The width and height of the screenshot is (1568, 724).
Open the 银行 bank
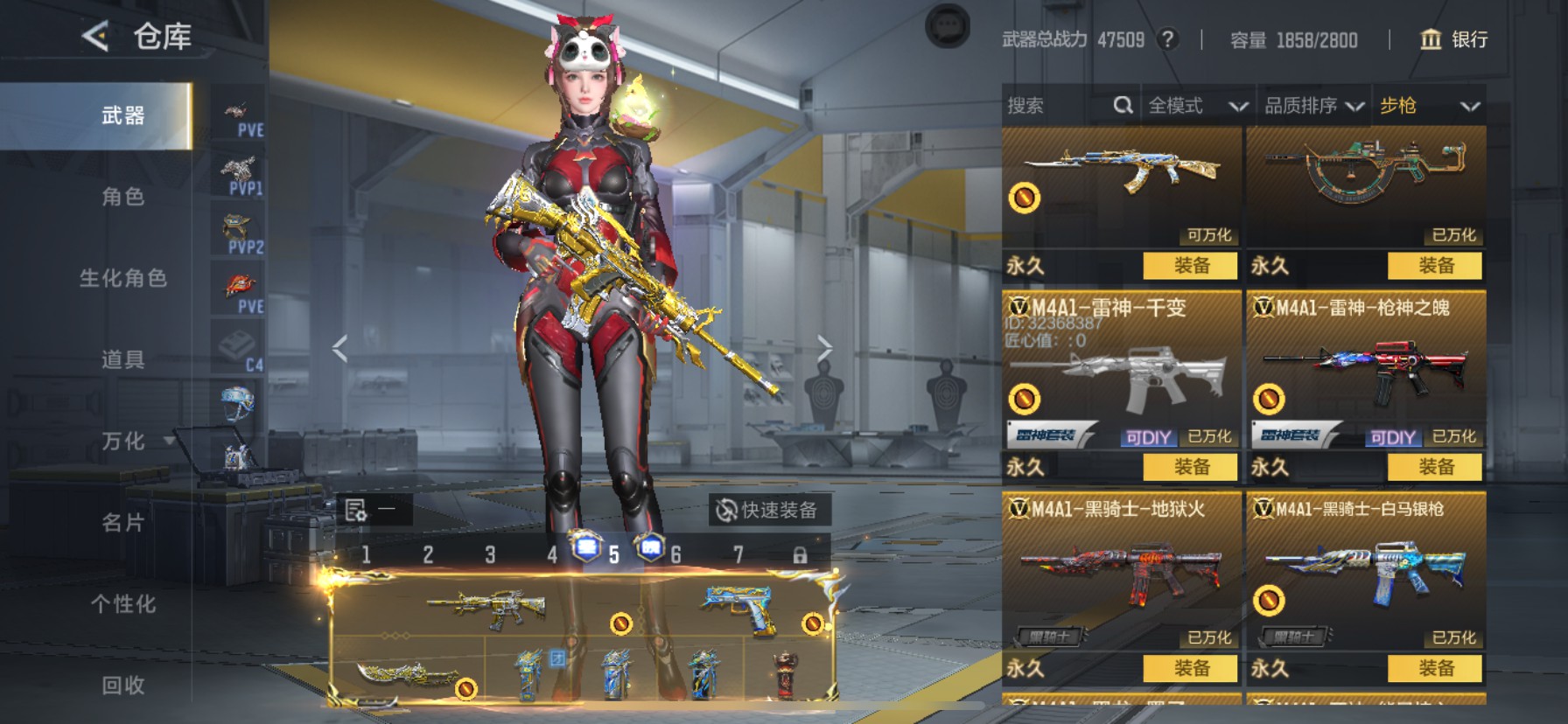1453,39
